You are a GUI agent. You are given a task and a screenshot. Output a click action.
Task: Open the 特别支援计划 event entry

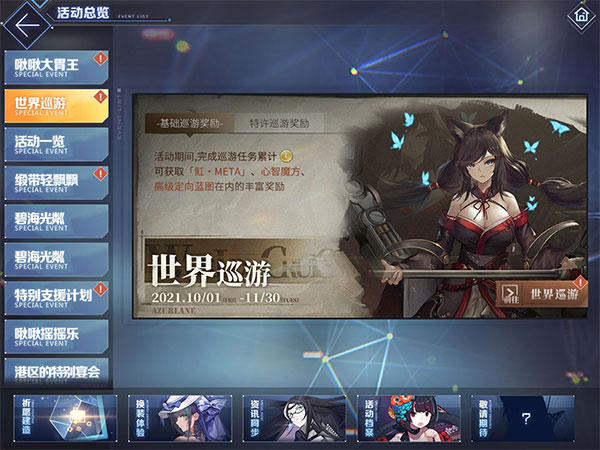55,296
